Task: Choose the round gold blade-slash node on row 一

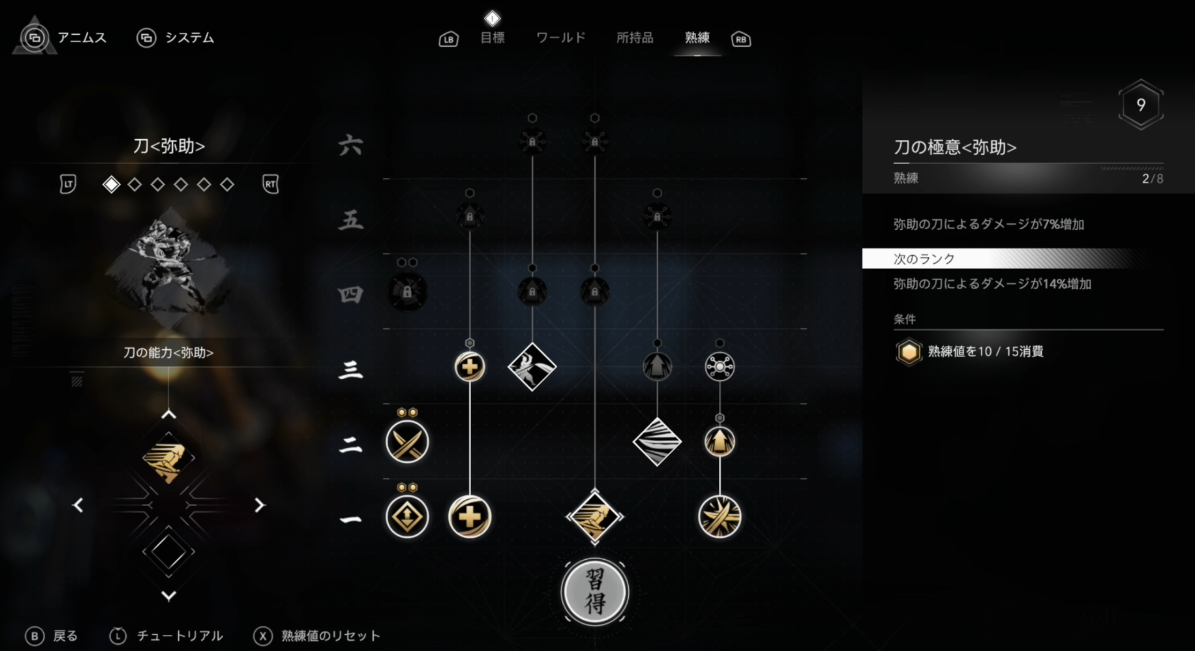Action: pyautogui.click(x=720, y=516)
